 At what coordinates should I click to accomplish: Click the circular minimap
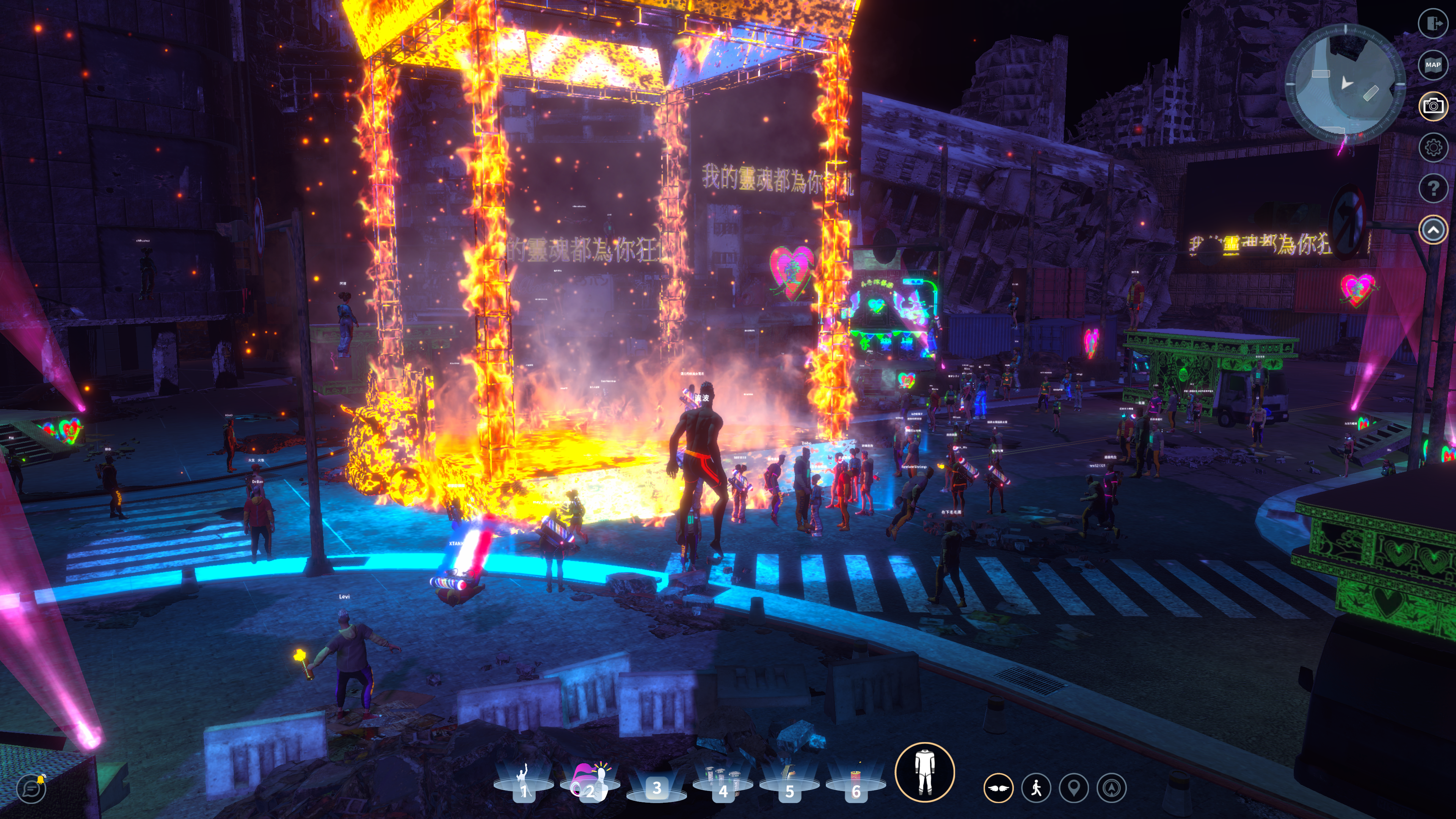pyautogui.click(x=1345, y=84)
